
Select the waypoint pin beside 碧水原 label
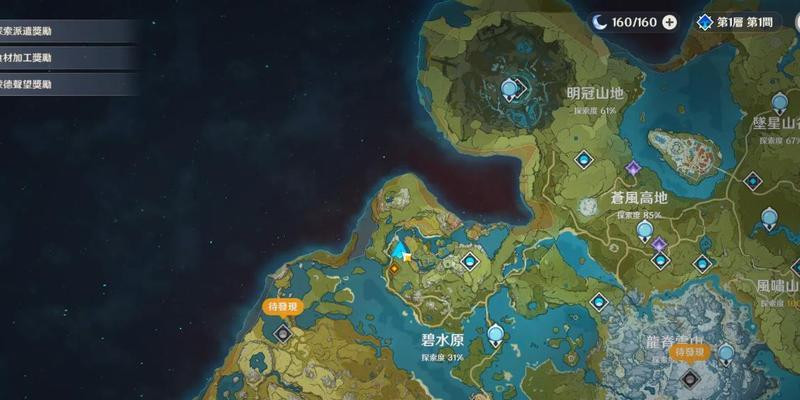(495, 335)
